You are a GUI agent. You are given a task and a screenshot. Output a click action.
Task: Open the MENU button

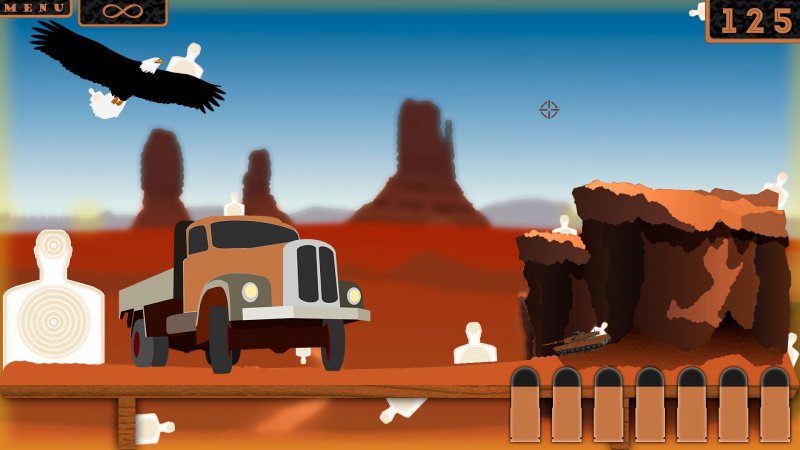[34, 7]
